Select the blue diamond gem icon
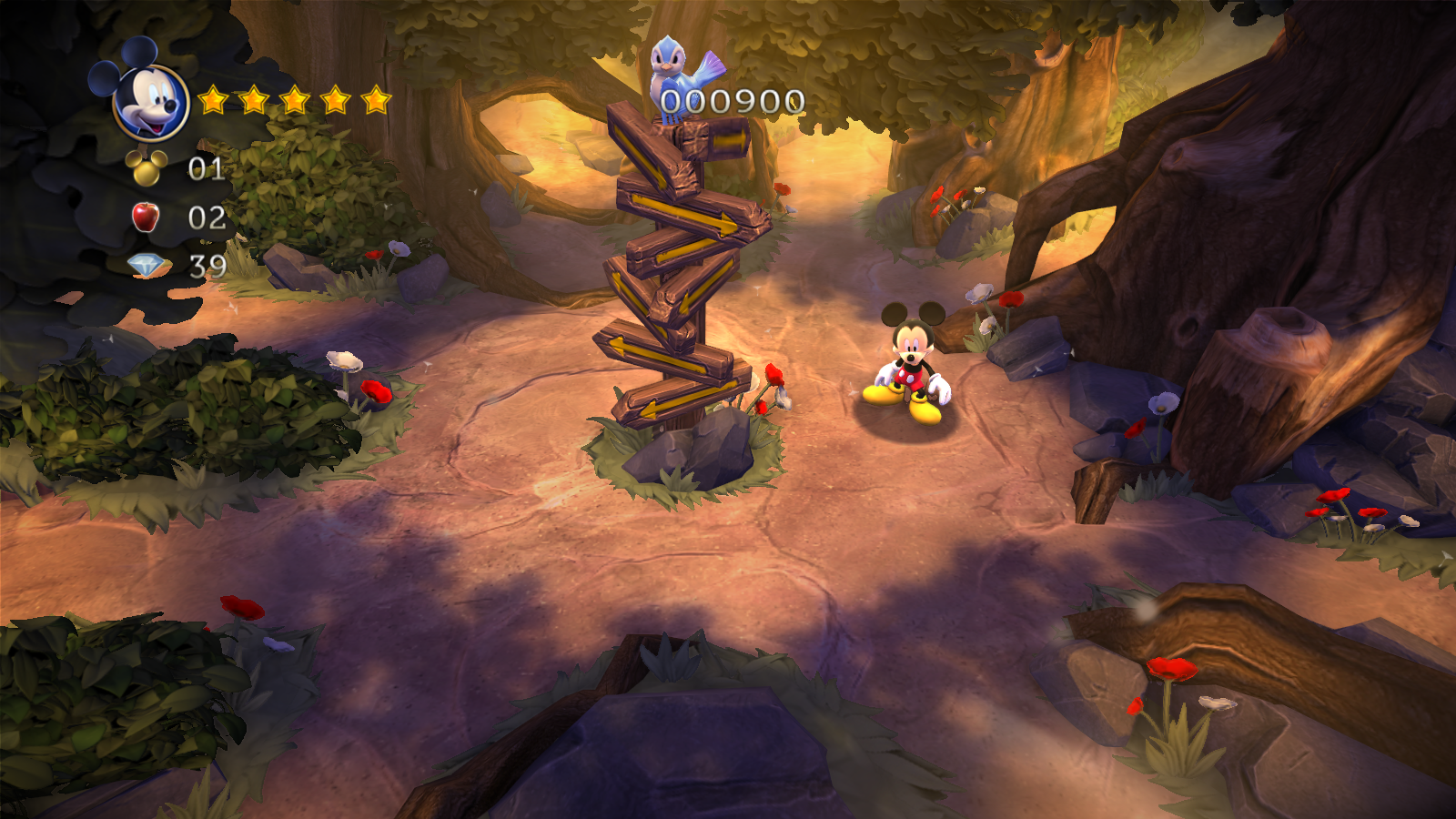Image resolution: width=1456 pixels, height=819 pixels. [x=146, y=265]
